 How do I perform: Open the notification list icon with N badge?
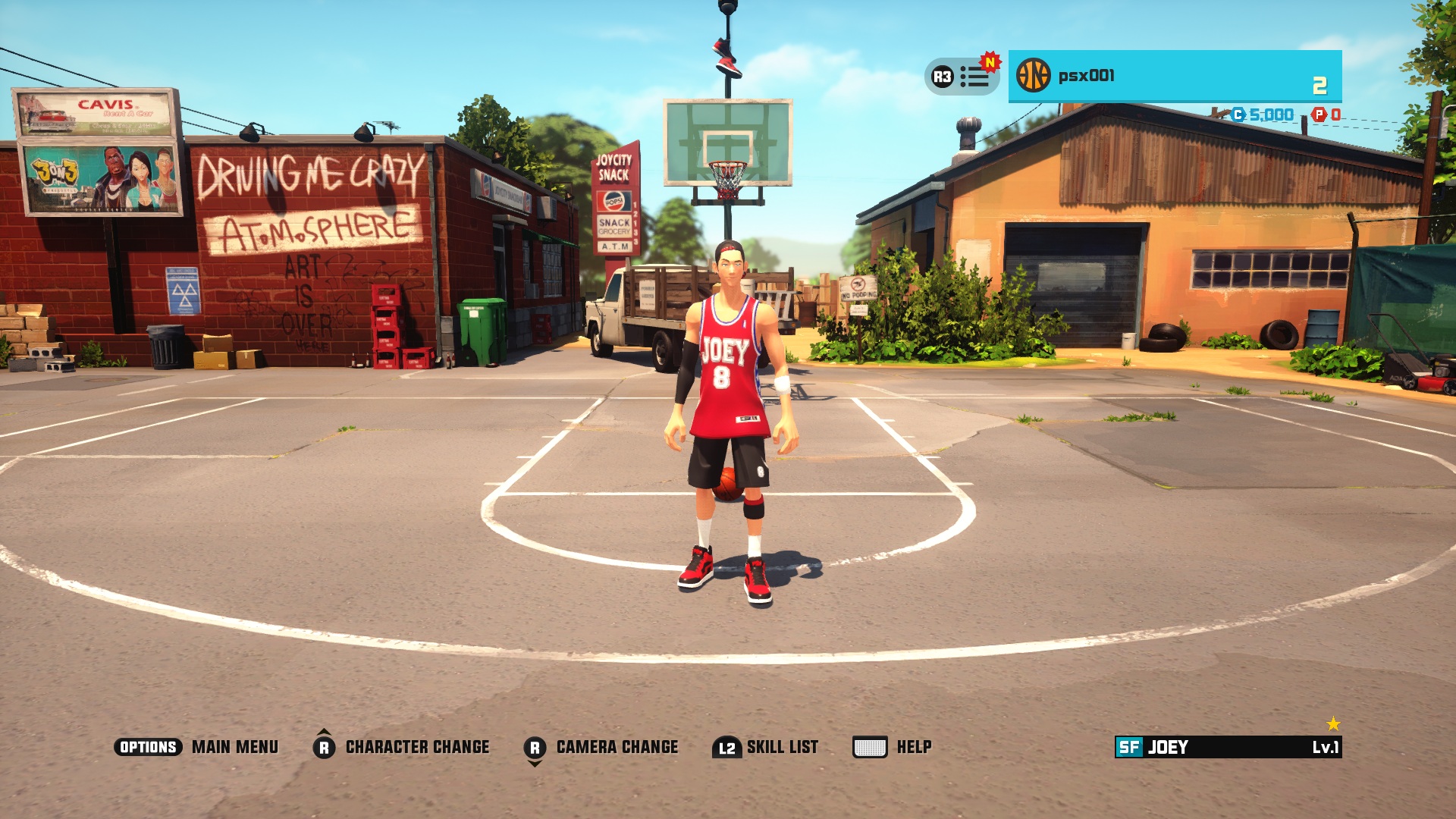point(974,77)
